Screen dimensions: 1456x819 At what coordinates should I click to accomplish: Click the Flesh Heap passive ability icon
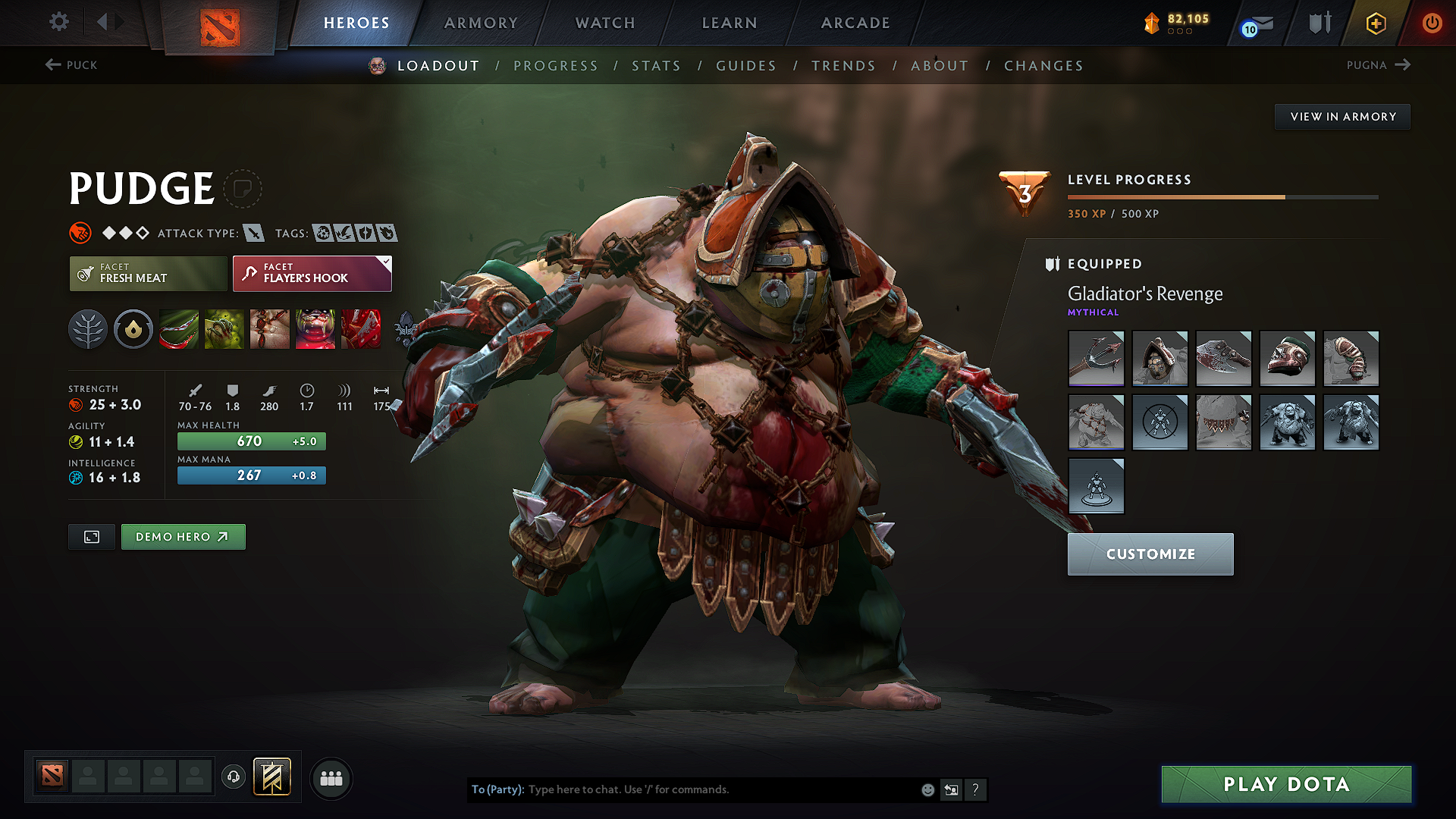270,329
